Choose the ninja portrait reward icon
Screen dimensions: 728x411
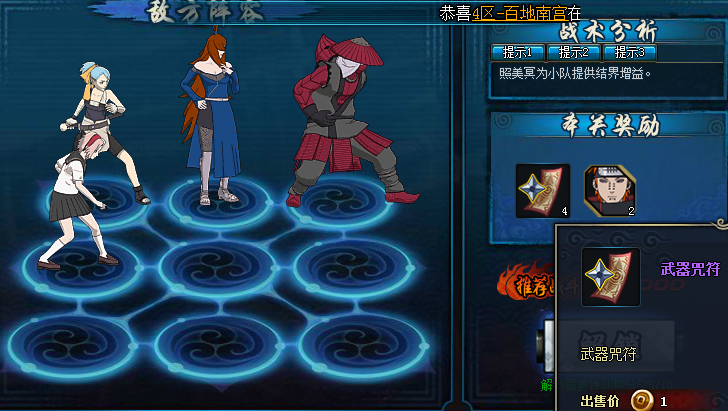pos(610,190)
